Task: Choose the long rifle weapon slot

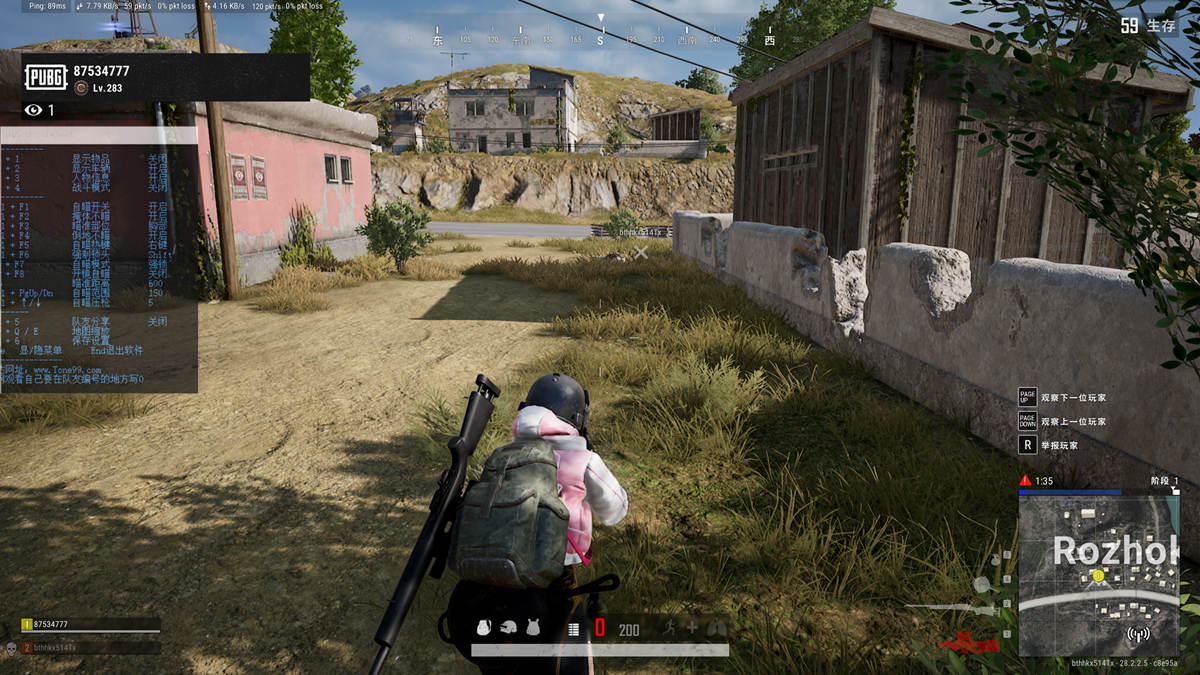Action: click(950, 607)
